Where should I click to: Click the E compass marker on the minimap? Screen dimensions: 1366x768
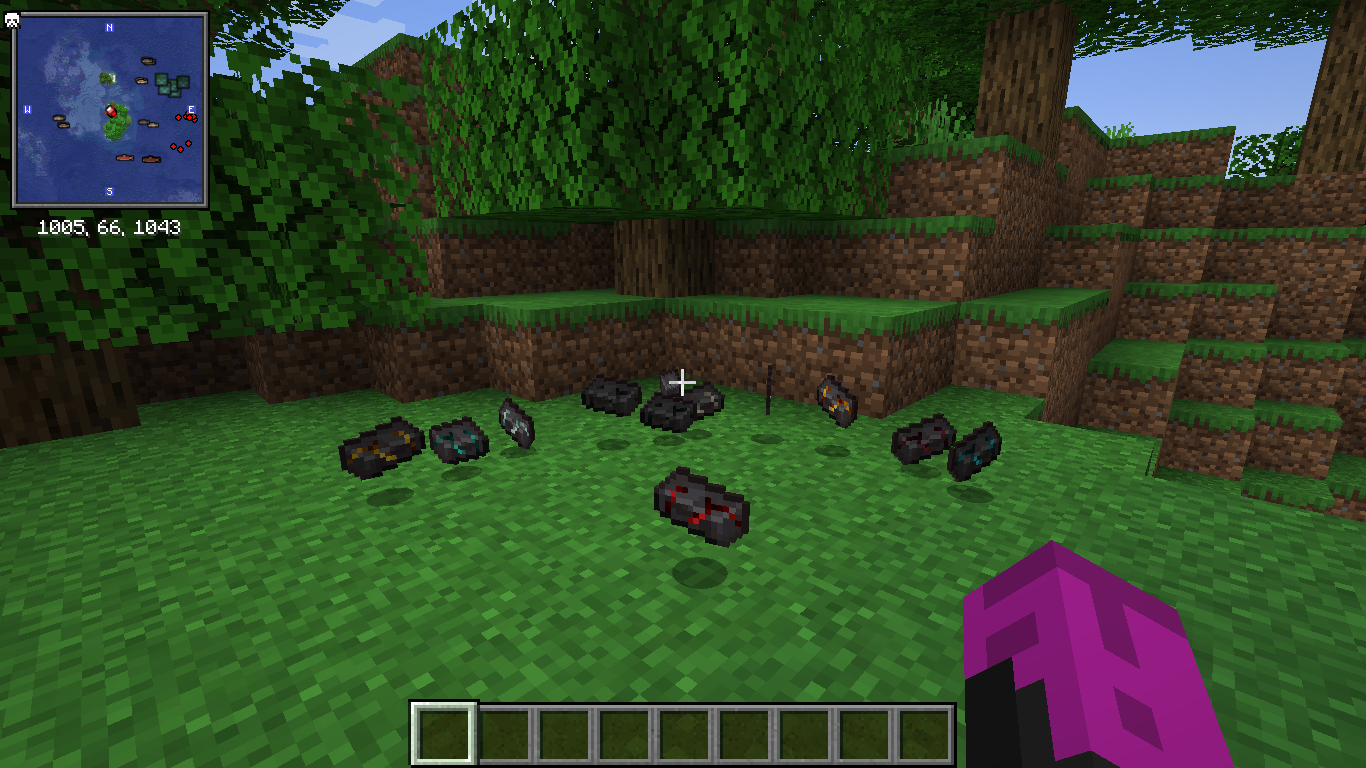coord(192,109)
